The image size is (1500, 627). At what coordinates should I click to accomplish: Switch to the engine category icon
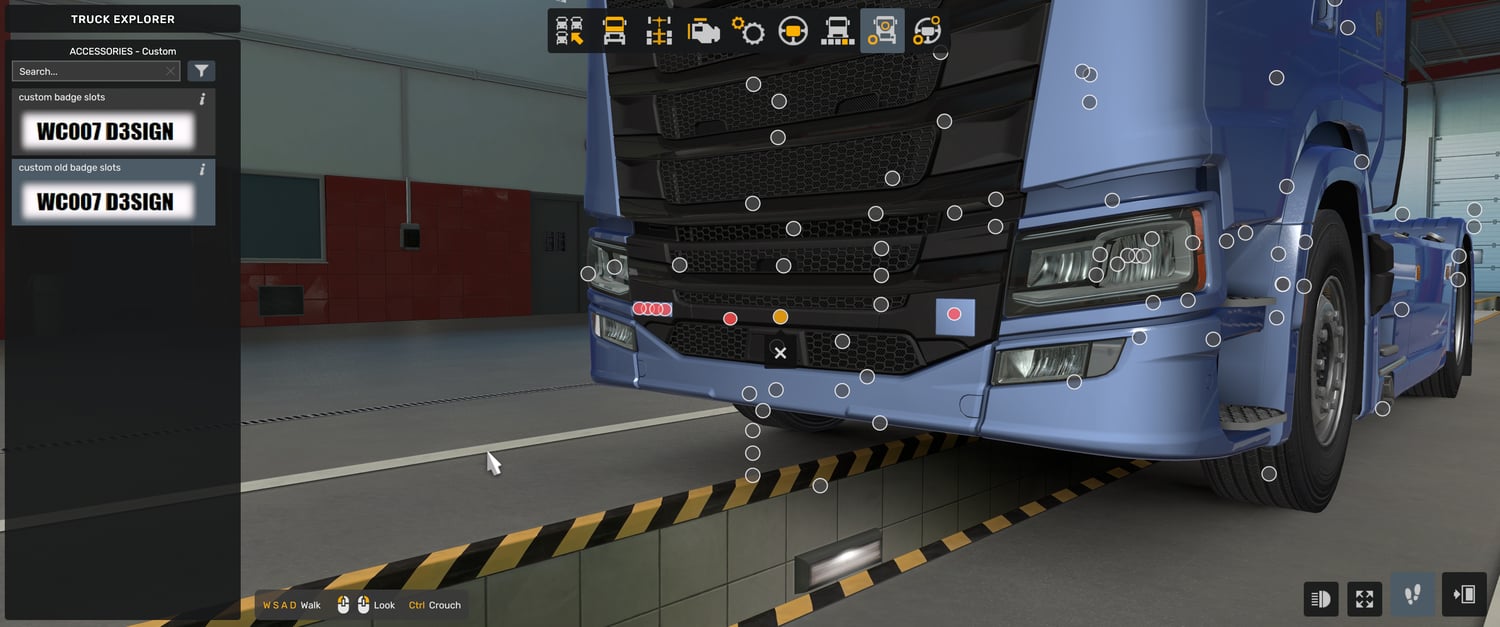click(x=703, y=31)
